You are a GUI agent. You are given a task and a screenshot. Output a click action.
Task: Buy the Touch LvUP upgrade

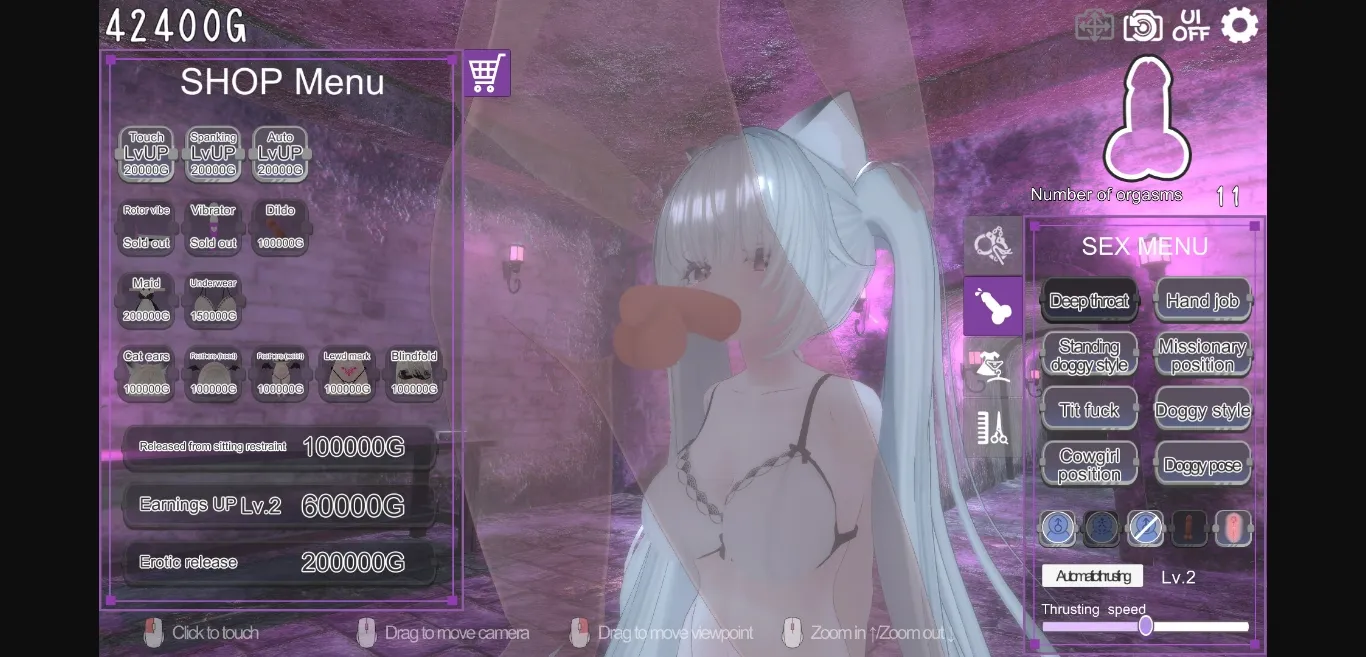(x=146, y=154)
